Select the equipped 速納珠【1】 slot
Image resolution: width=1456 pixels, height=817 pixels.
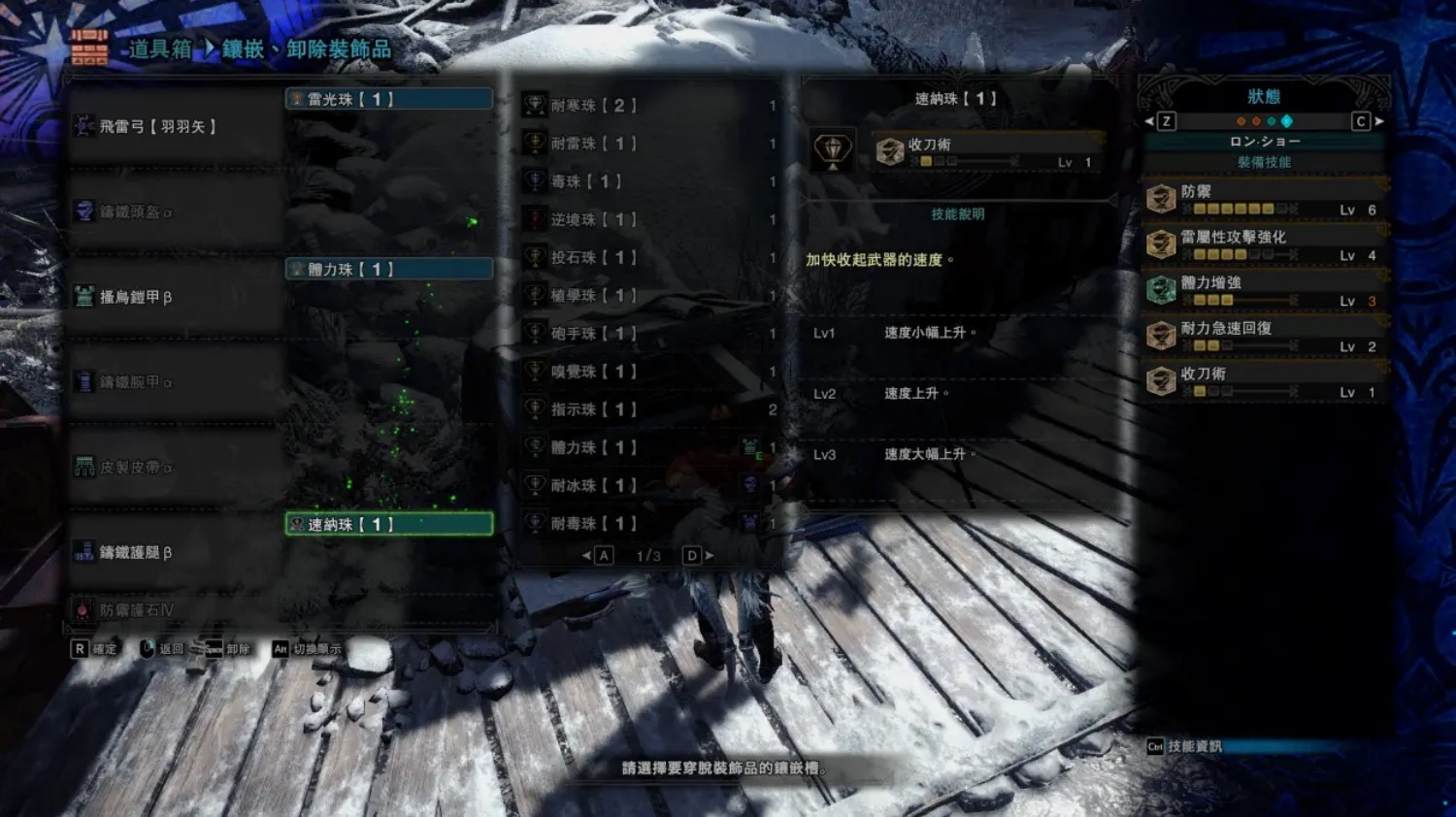click(388, 524)
